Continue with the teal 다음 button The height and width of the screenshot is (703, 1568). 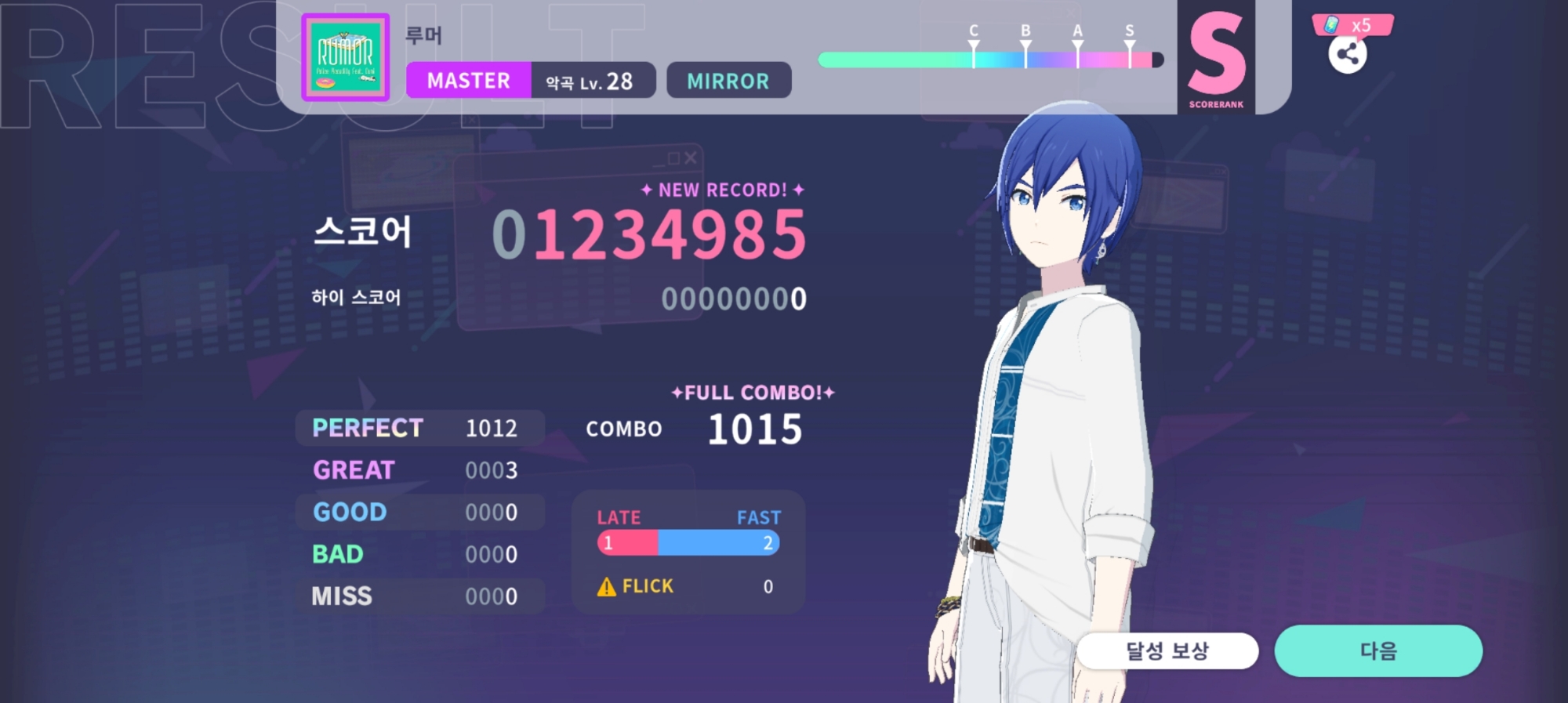pos(1377,650)
